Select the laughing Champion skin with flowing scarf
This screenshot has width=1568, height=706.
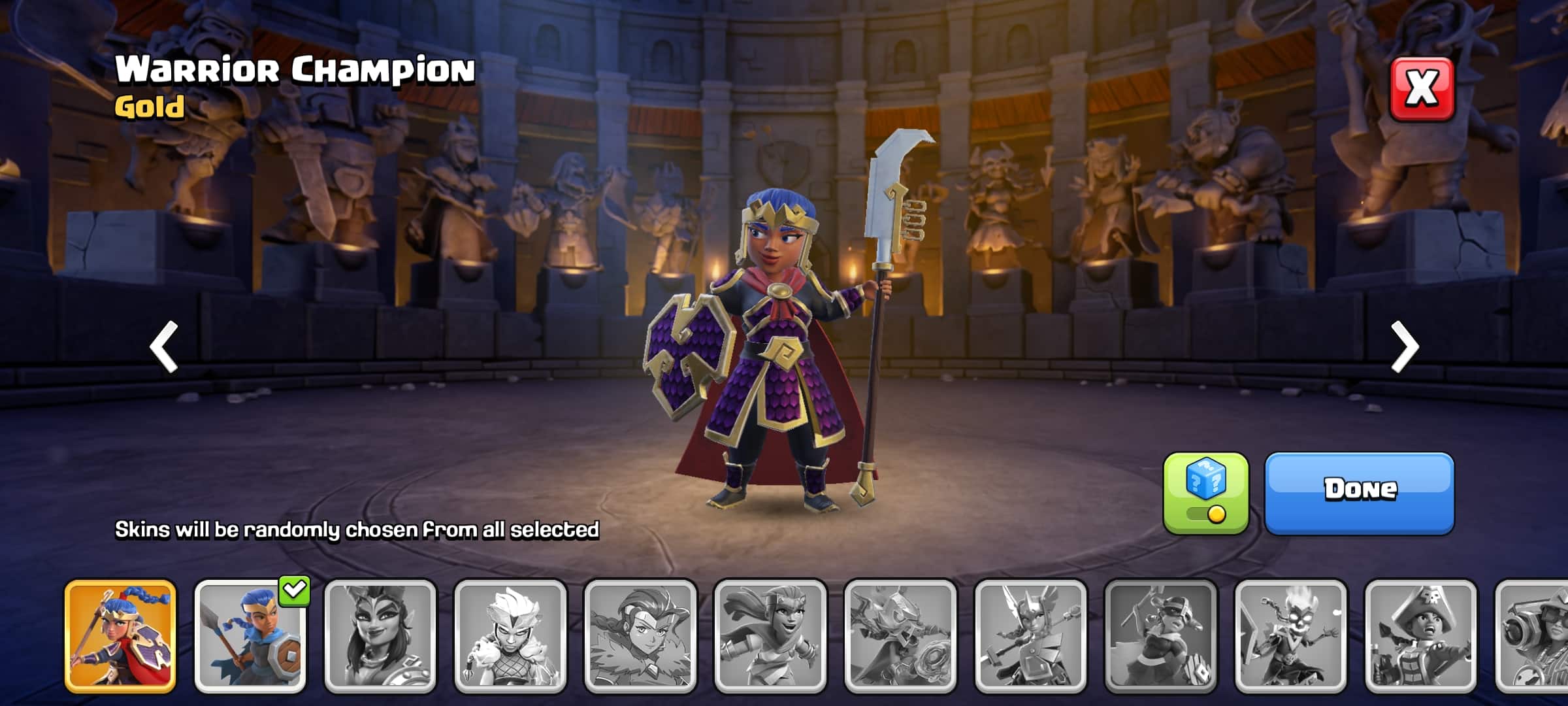[x=770, y=636]
